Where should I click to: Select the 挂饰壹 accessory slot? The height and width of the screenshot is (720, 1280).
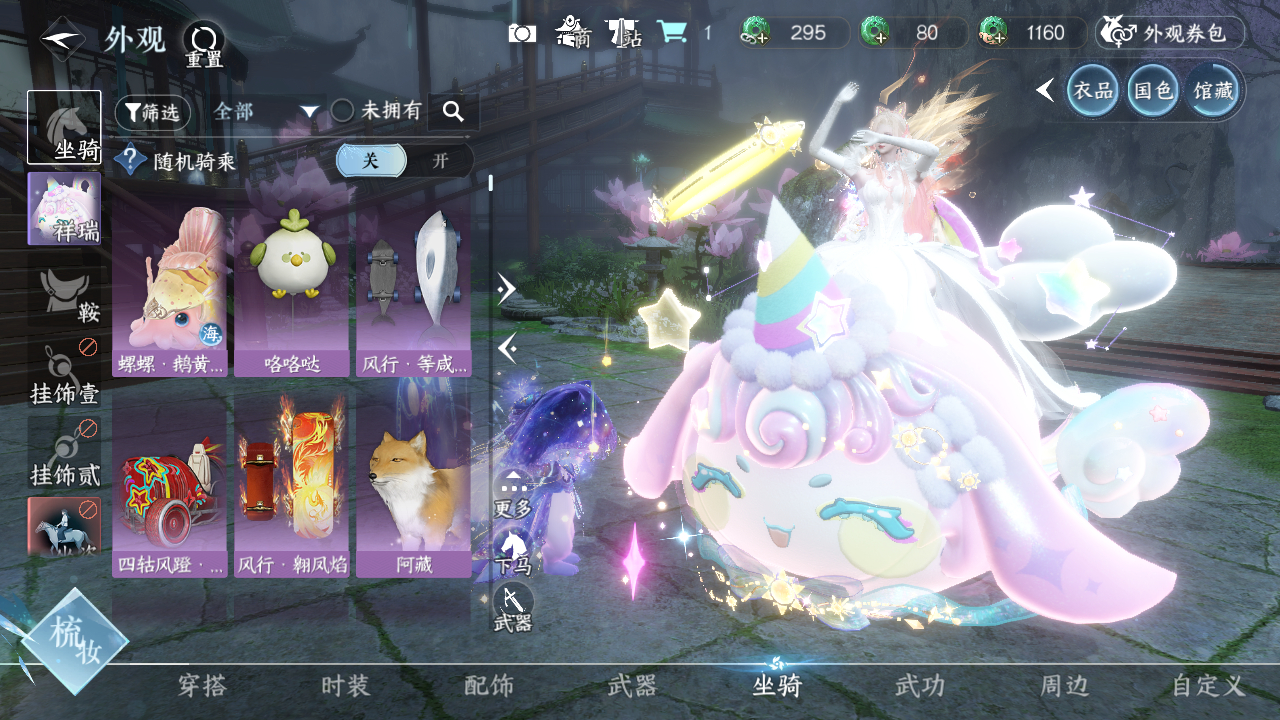(65, 375)
